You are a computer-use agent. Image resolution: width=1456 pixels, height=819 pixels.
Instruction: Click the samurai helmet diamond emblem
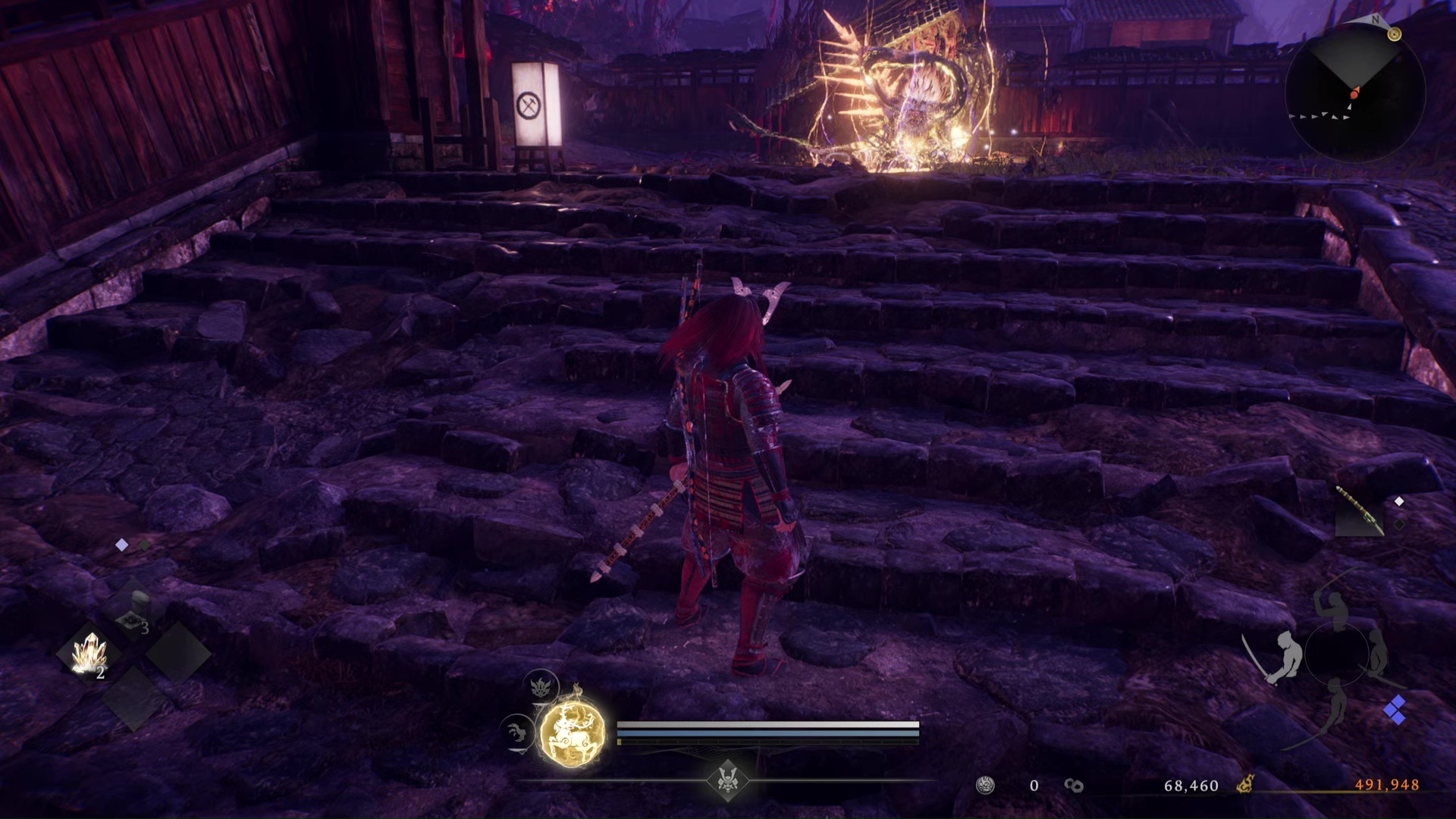(728, 780)
